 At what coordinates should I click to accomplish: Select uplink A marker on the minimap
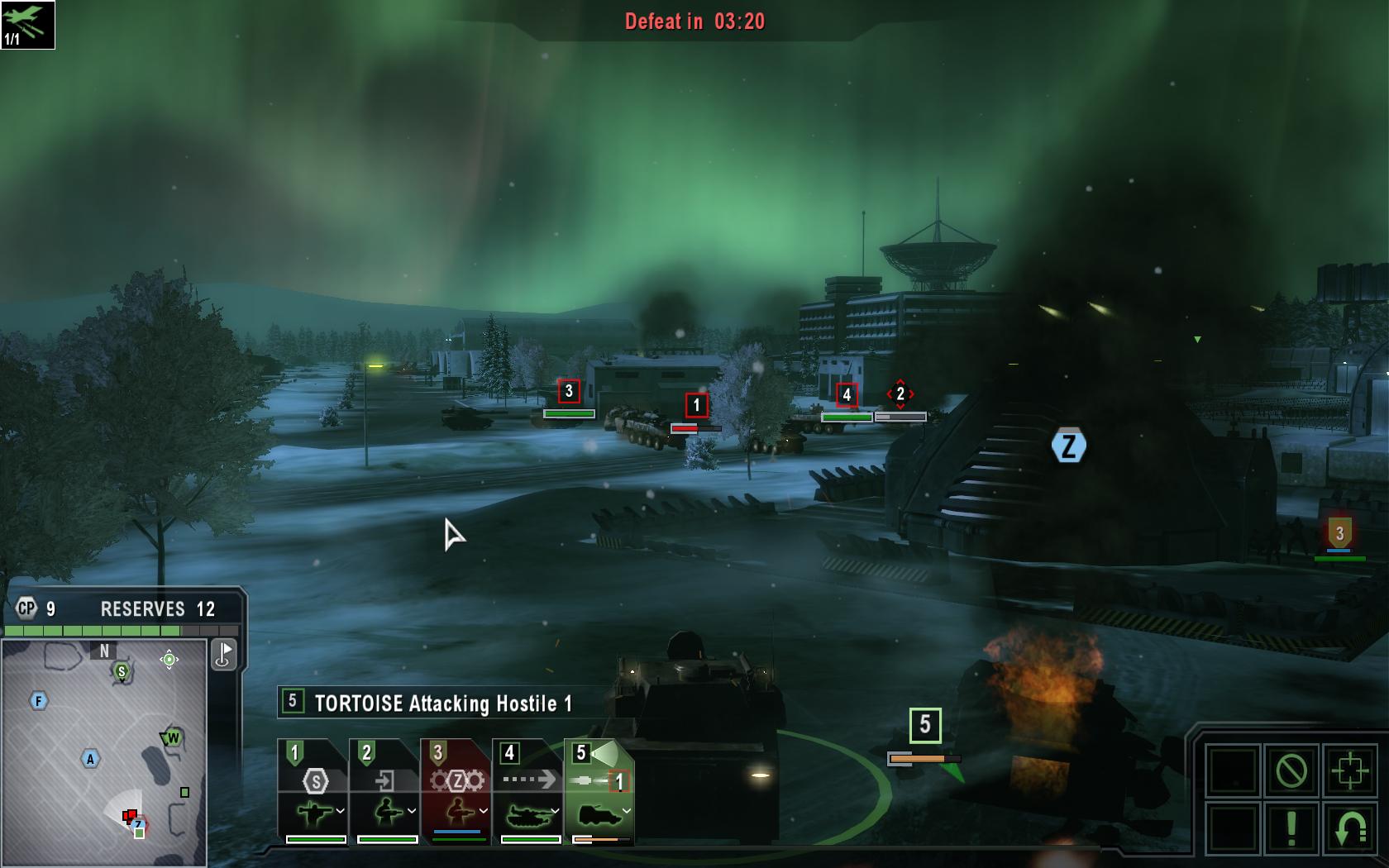point(90,758)
